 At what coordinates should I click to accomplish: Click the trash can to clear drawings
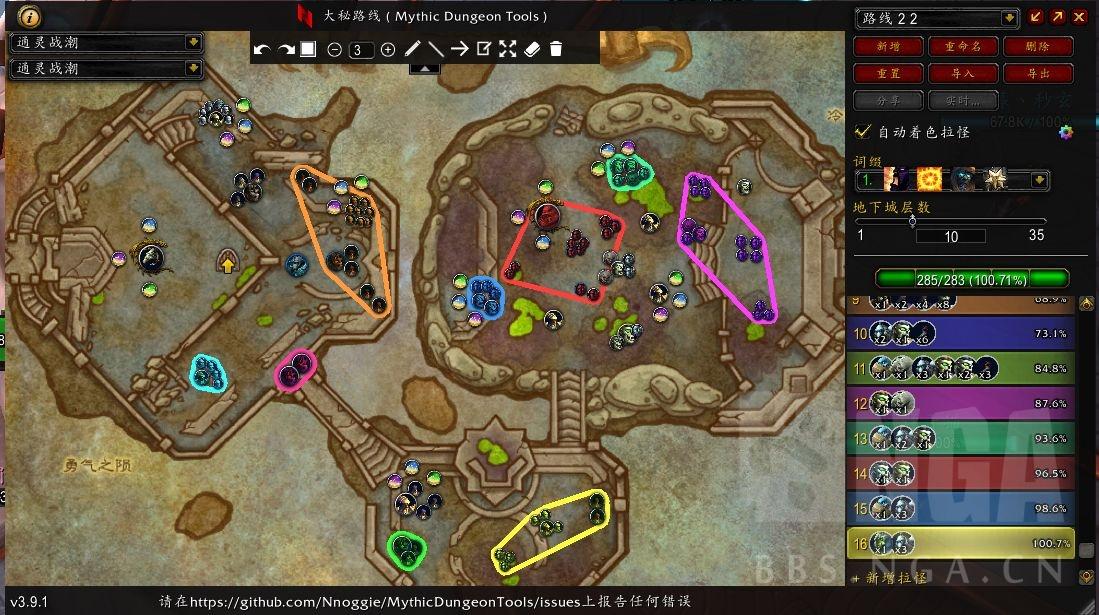click(556, 49)
